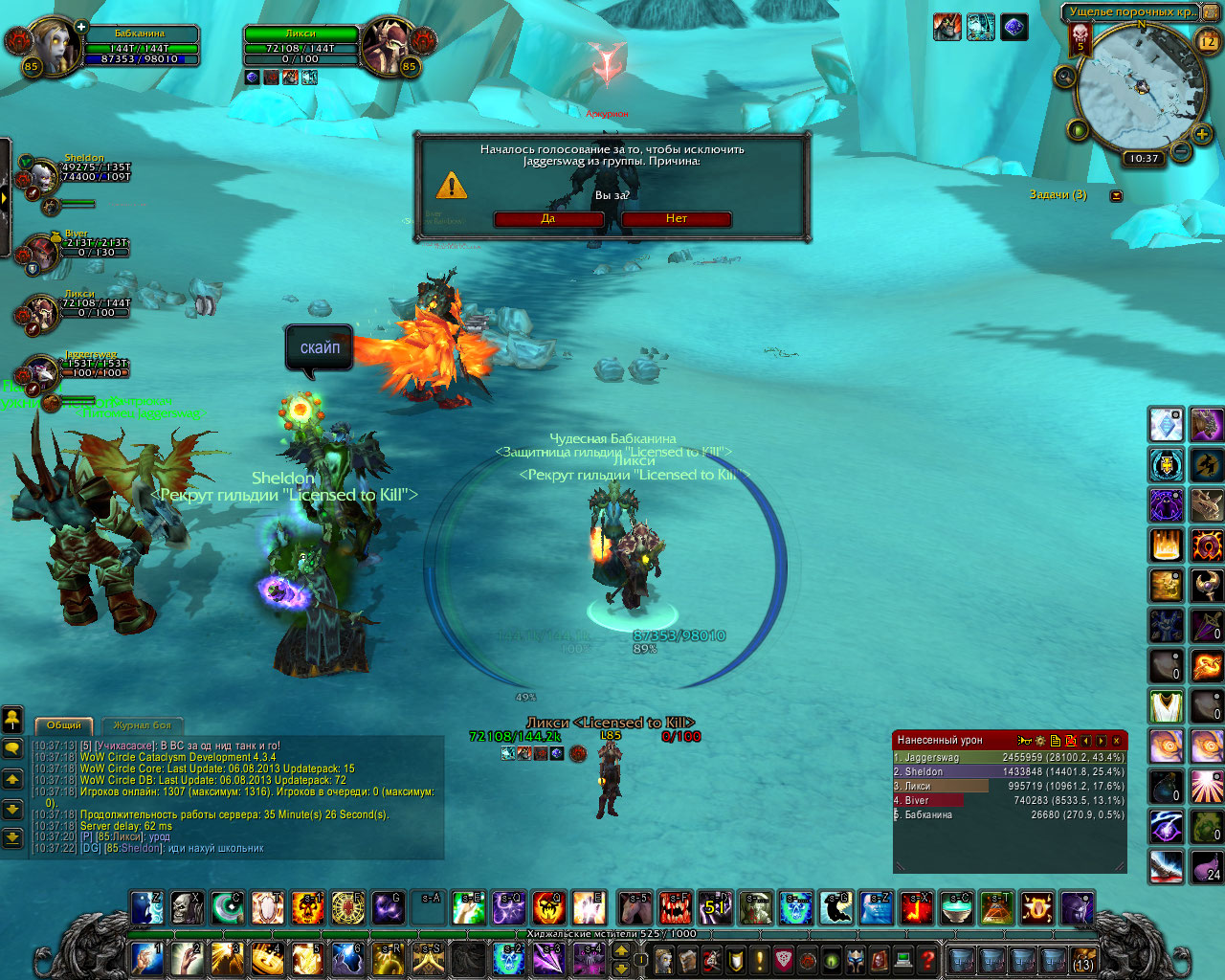The width and height of the screenshot is (1225, 980).
Task: Vote Нет in the kick dialog
Action: click(x=677, y=219)
